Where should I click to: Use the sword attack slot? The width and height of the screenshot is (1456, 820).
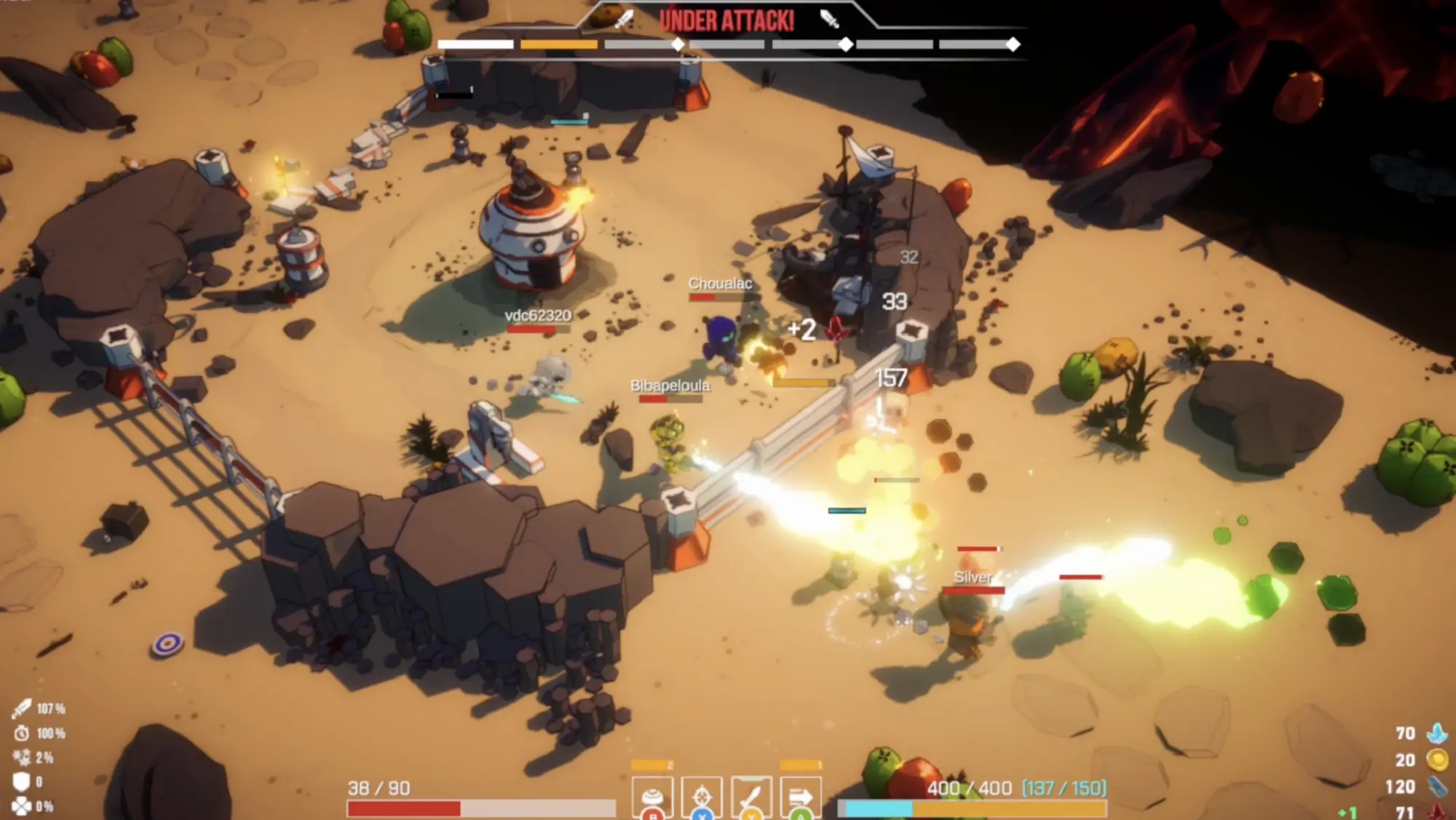[751, 797]
